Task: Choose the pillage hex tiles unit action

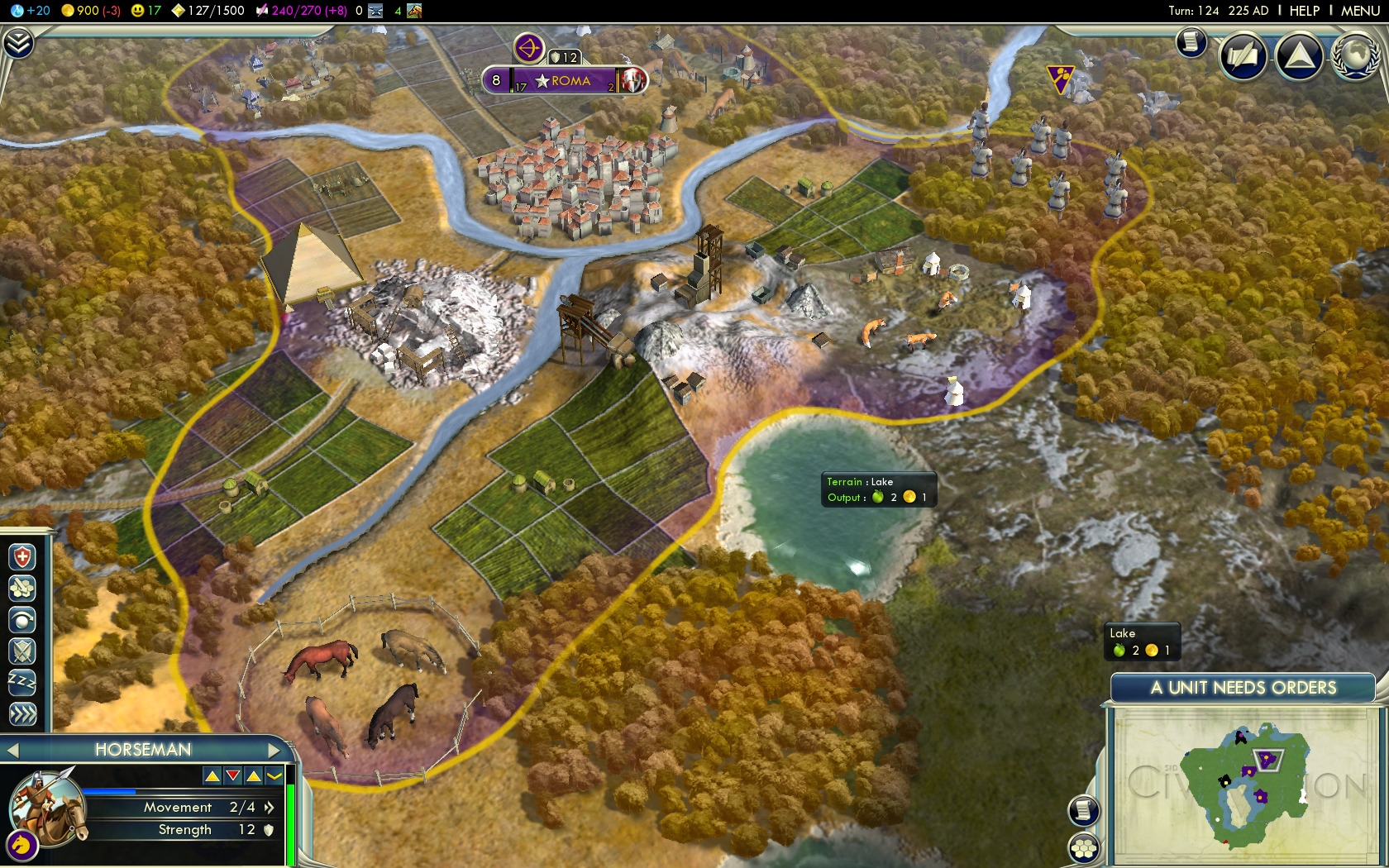Action: click(22, 588)
